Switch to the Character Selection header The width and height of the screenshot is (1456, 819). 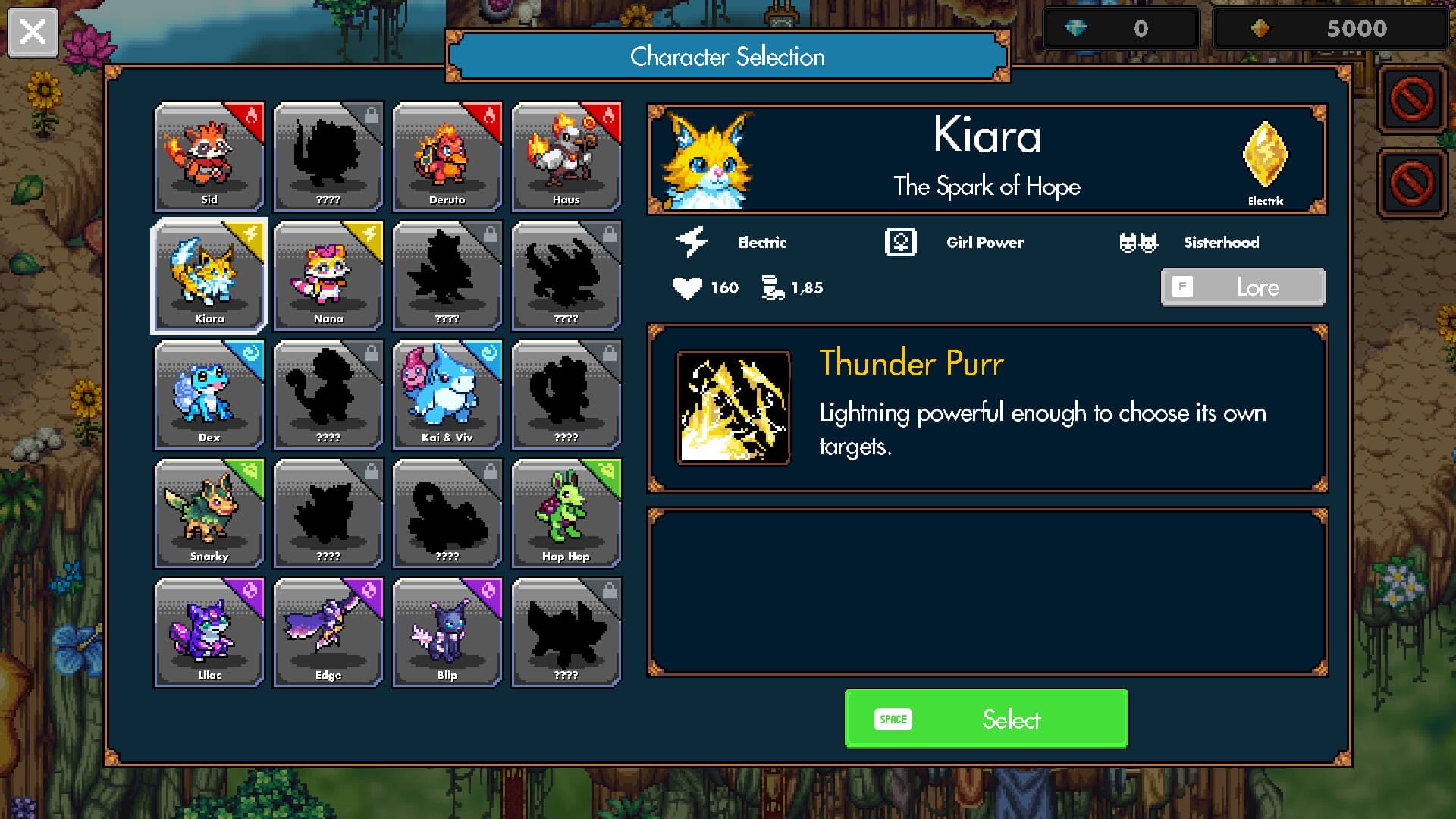(728, 56)
